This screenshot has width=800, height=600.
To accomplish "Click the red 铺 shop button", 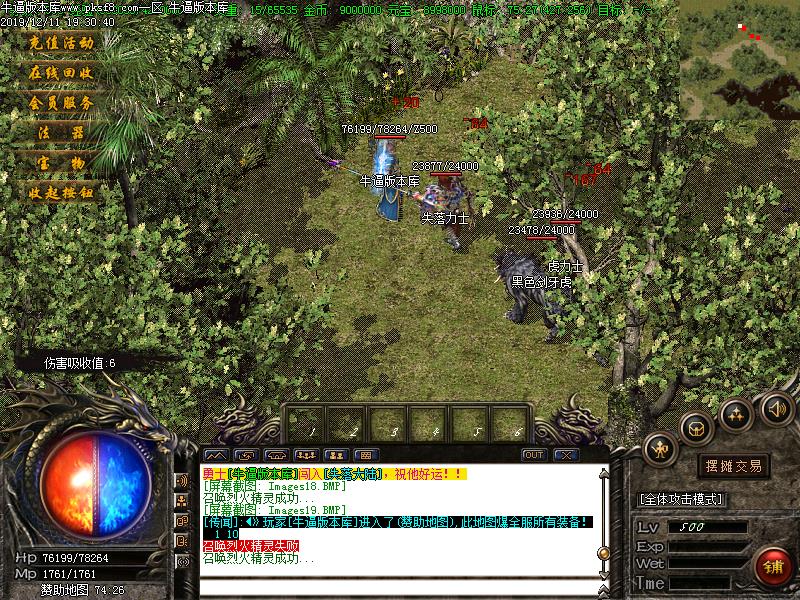I will click(771, 565).
